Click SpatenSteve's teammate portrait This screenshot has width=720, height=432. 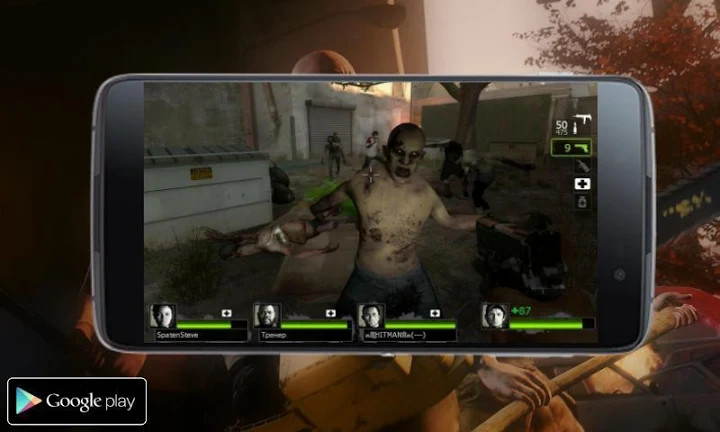162,316
